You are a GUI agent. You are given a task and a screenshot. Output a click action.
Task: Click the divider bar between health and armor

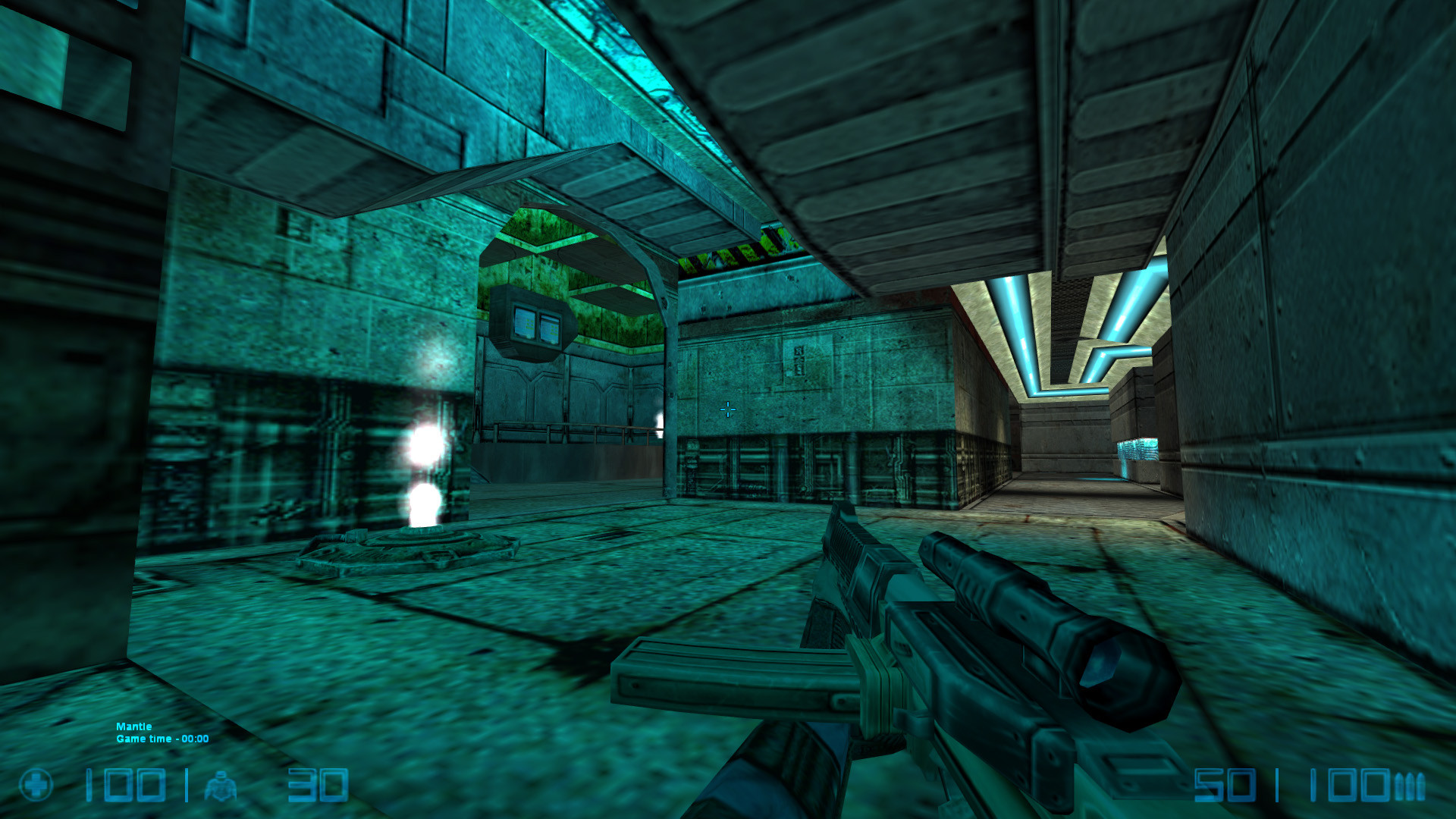[187, 785]
